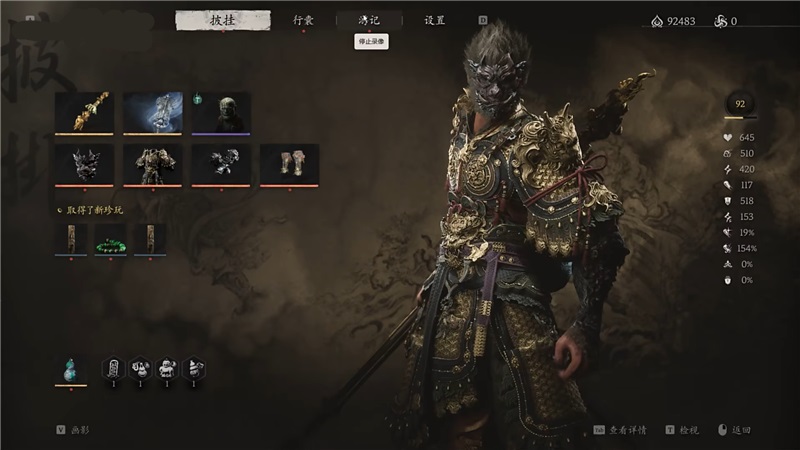Select the green bead bracelet curio
This screenshot has width=800, height=450.
click(111, 239)
